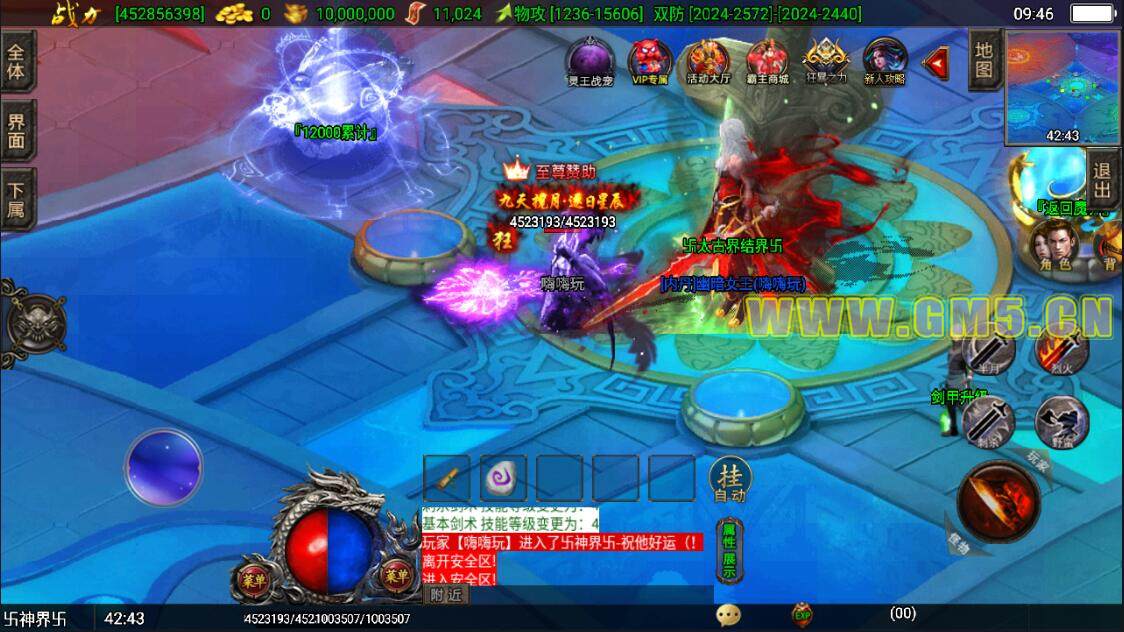Open the 地图 map button
This screenshot has height=632, width=1124.
(x=985, y=60)
